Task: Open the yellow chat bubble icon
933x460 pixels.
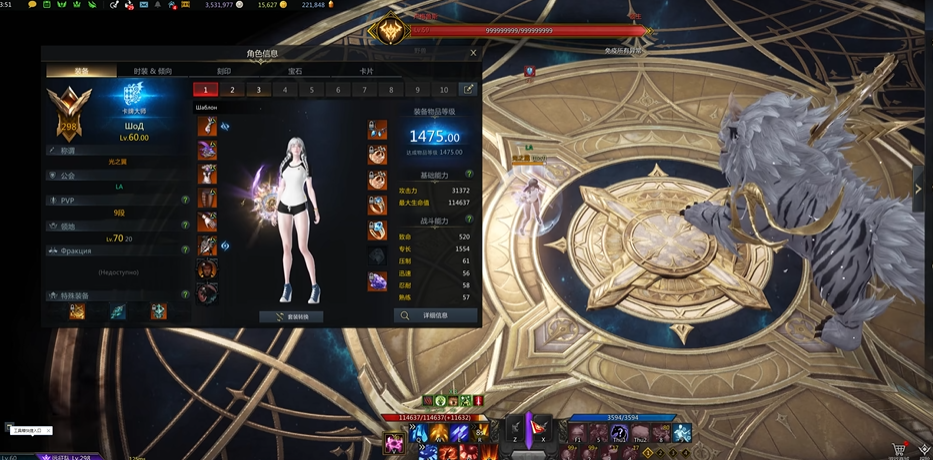Action: (x=33, y=5)
